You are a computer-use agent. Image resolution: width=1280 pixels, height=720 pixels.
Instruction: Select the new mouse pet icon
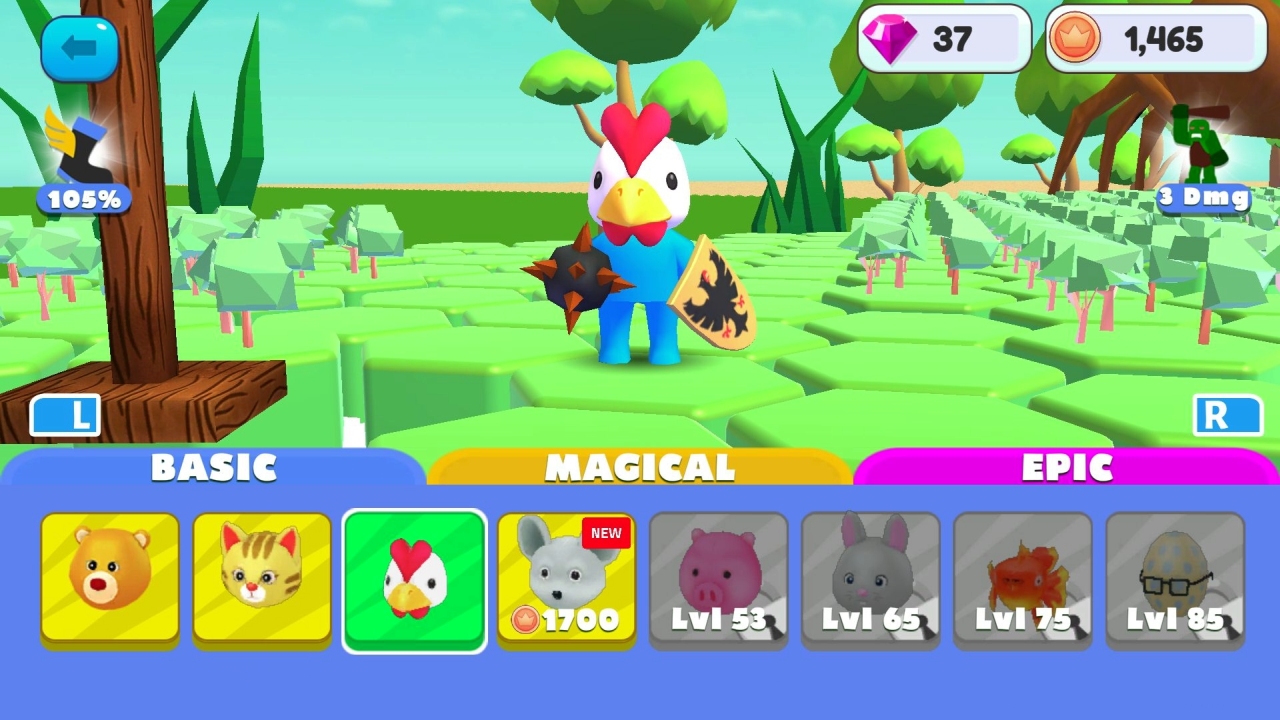(x=566, y=570)
